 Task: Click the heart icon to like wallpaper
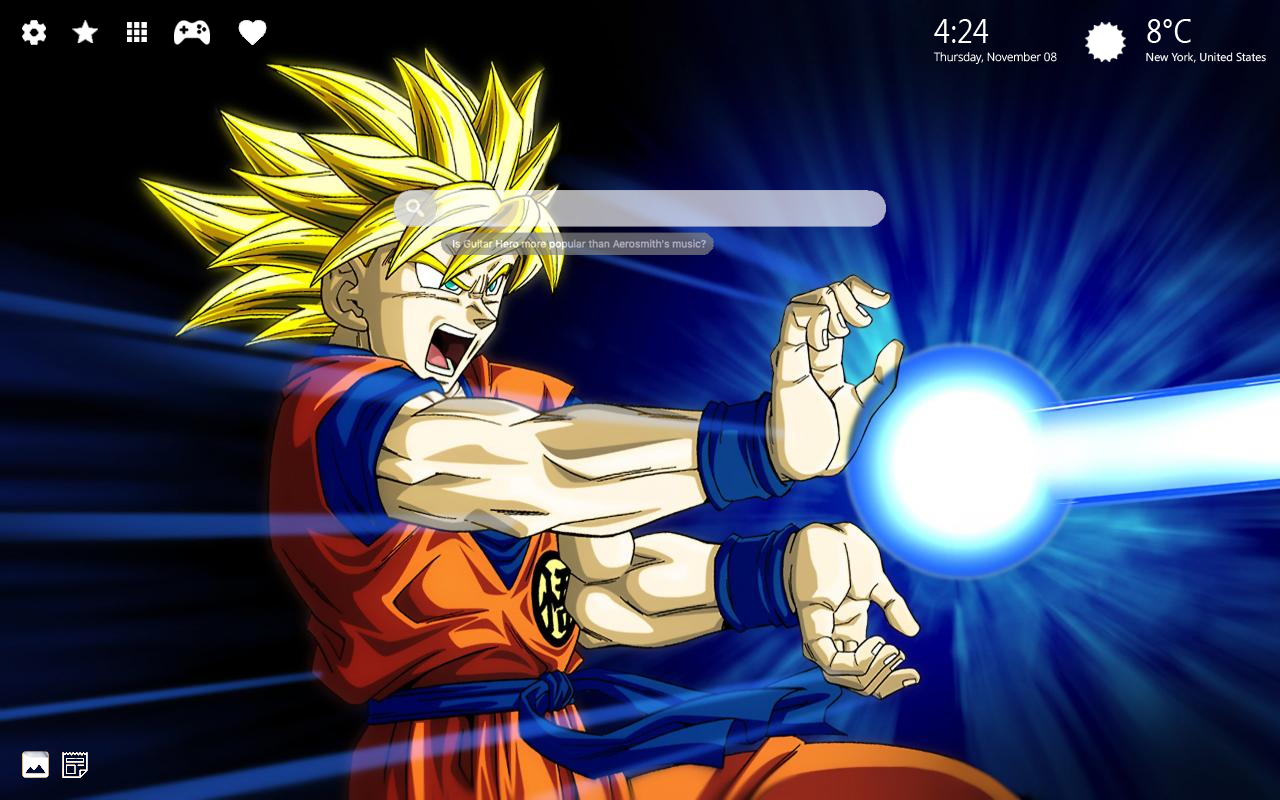coord(252,32)
